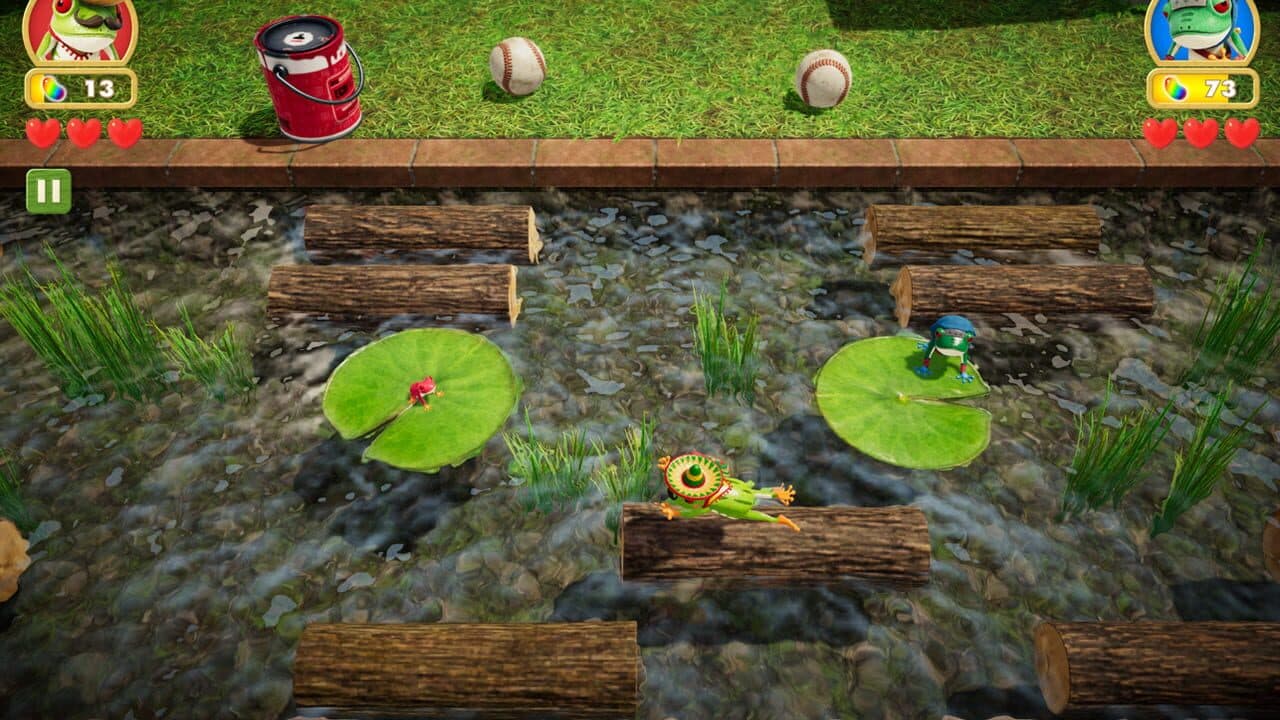Click the rainbow orb icon beside the 13 counter
This screenshot has width=1280, height=720.
click(51, 90)
